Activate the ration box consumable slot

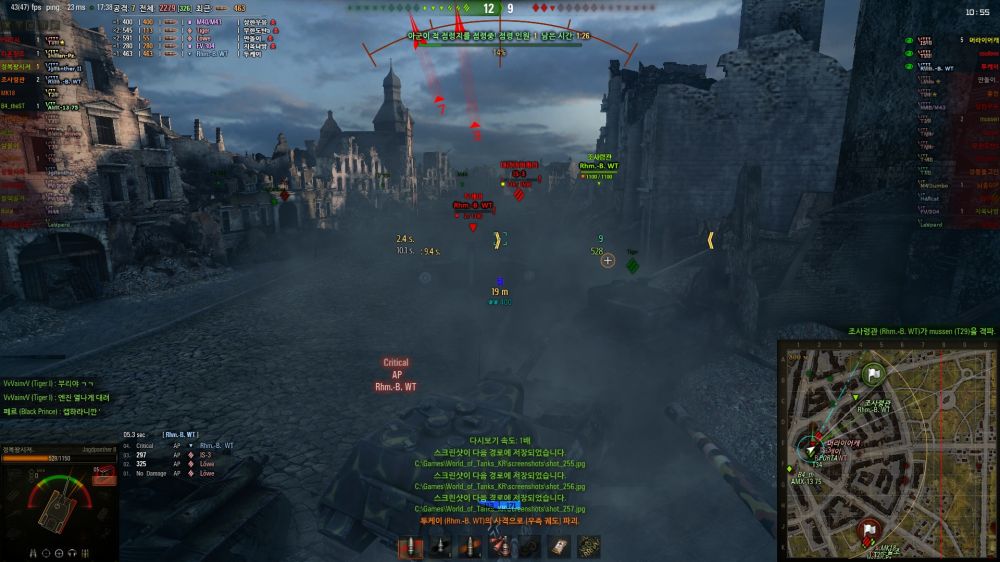(590, 547)
